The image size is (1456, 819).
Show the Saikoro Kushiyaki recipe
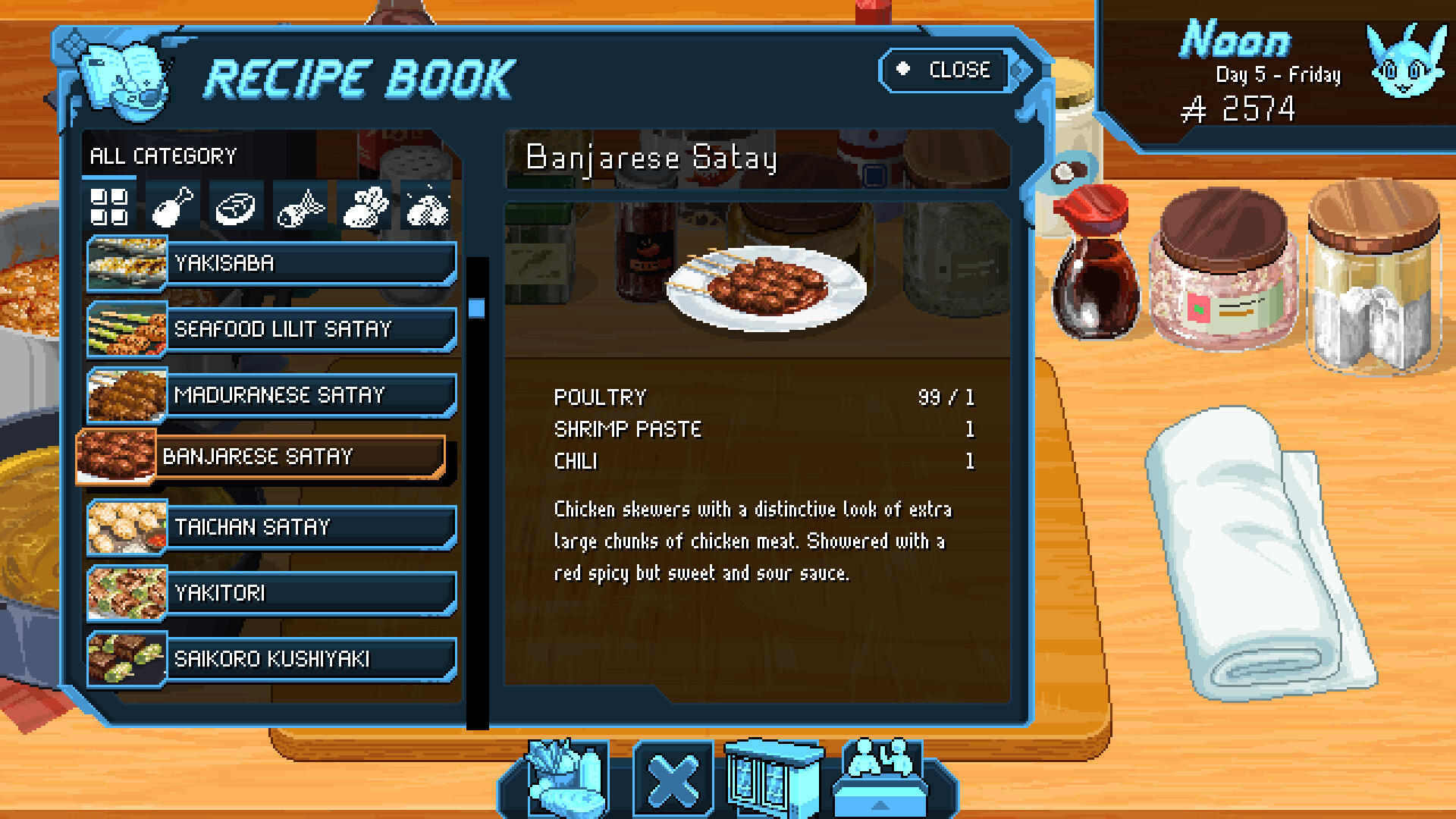(271, 659)
